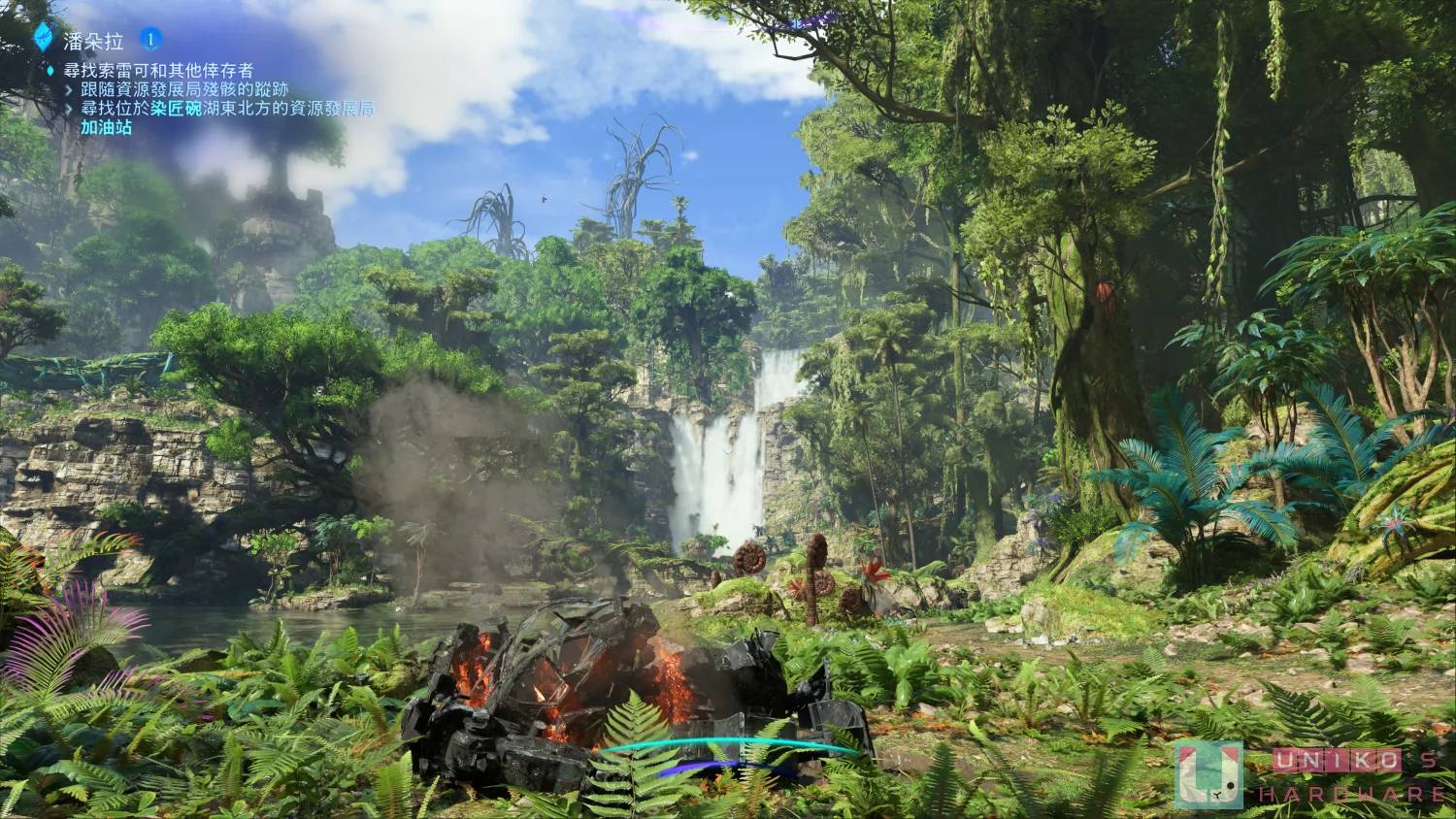
Task: Click the blue diamond quest icon beside 潘朵拉
Action: (x=43, y=36)
